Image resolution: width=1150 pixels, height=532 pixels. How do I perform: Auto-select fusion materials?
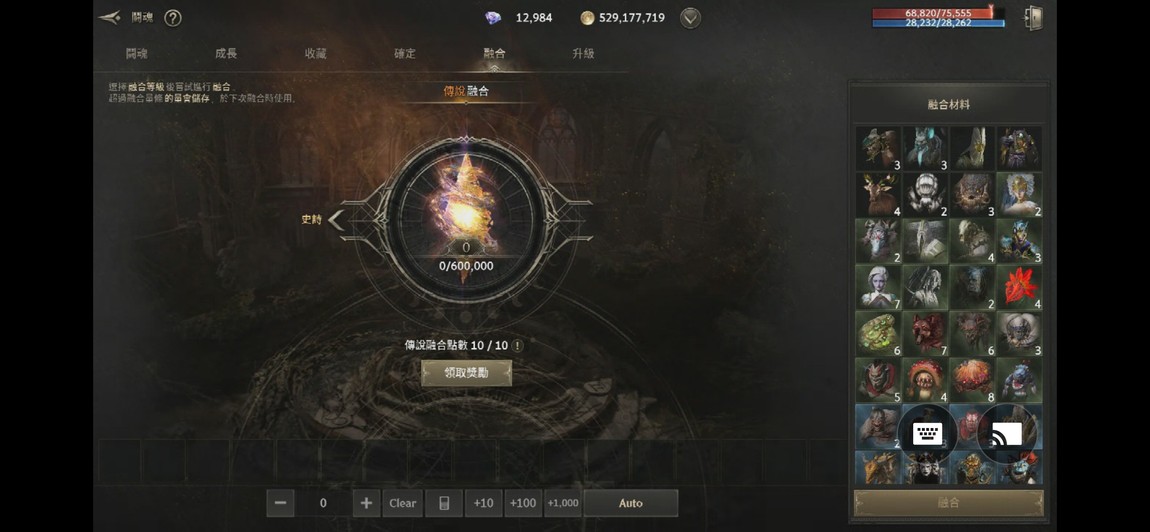coord(630,503)
